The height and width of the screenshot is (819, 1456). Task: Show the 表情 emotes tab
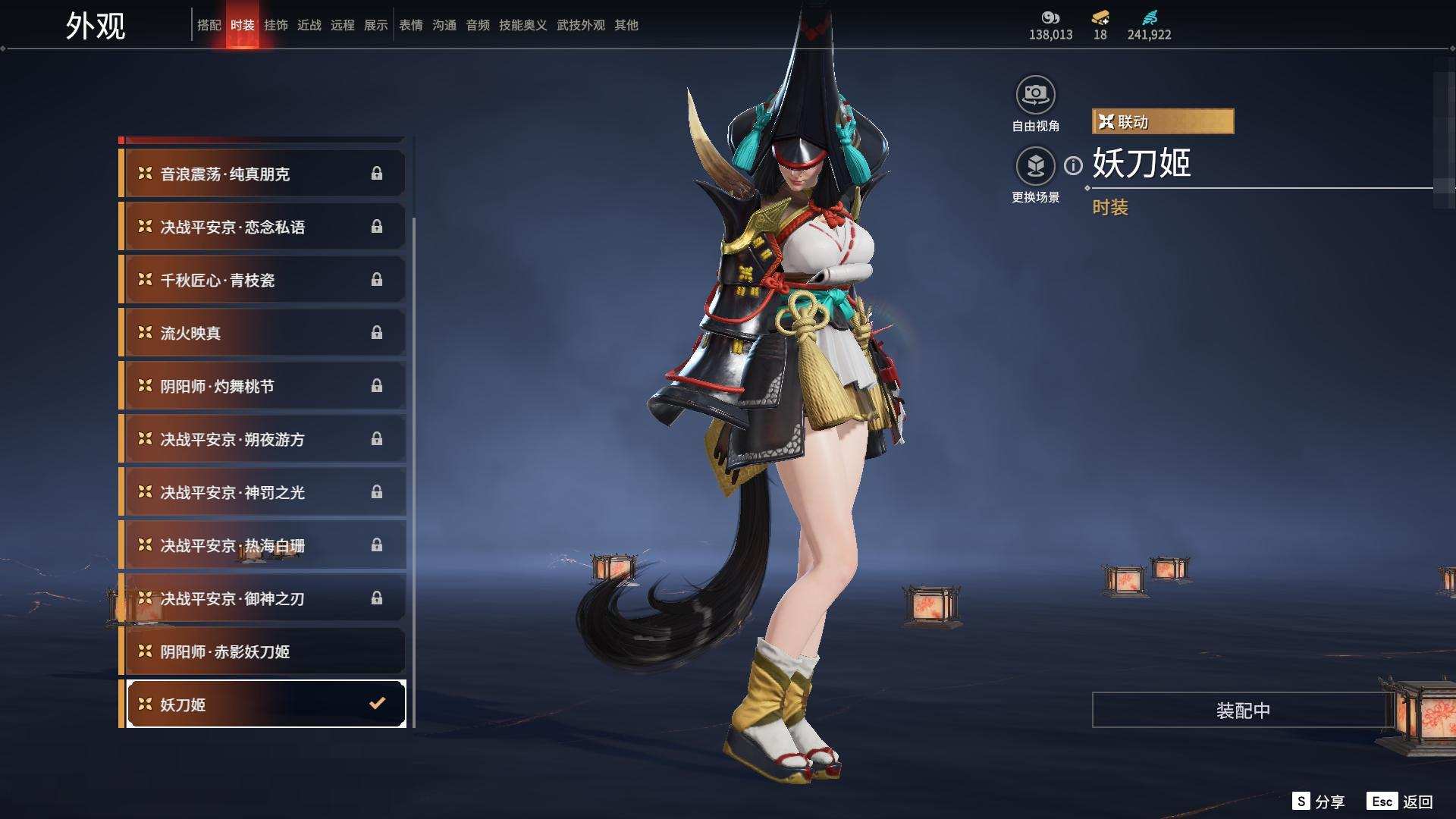[410, 25]
